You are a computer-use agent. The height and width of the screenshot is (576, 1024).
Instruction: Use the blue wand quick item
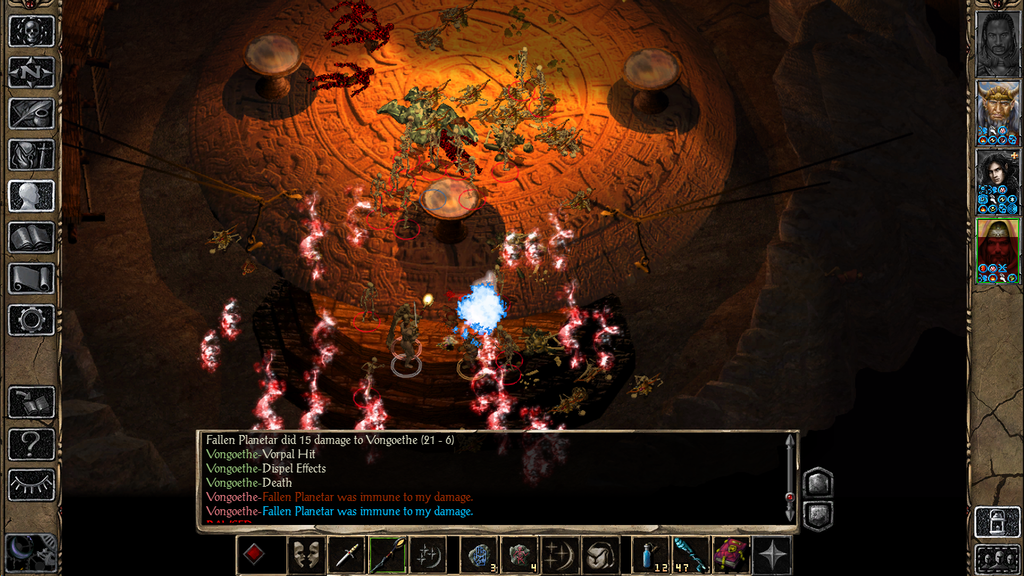[690, 555]
